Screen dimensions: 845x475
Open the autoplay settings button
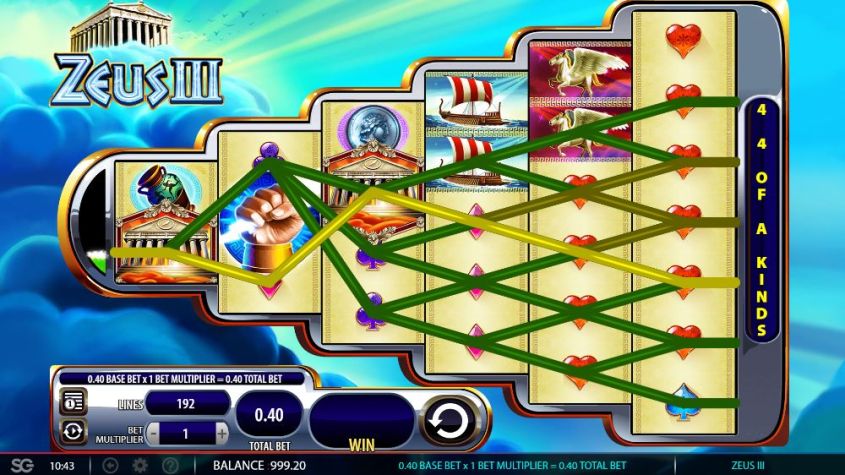tap(73, 432)
